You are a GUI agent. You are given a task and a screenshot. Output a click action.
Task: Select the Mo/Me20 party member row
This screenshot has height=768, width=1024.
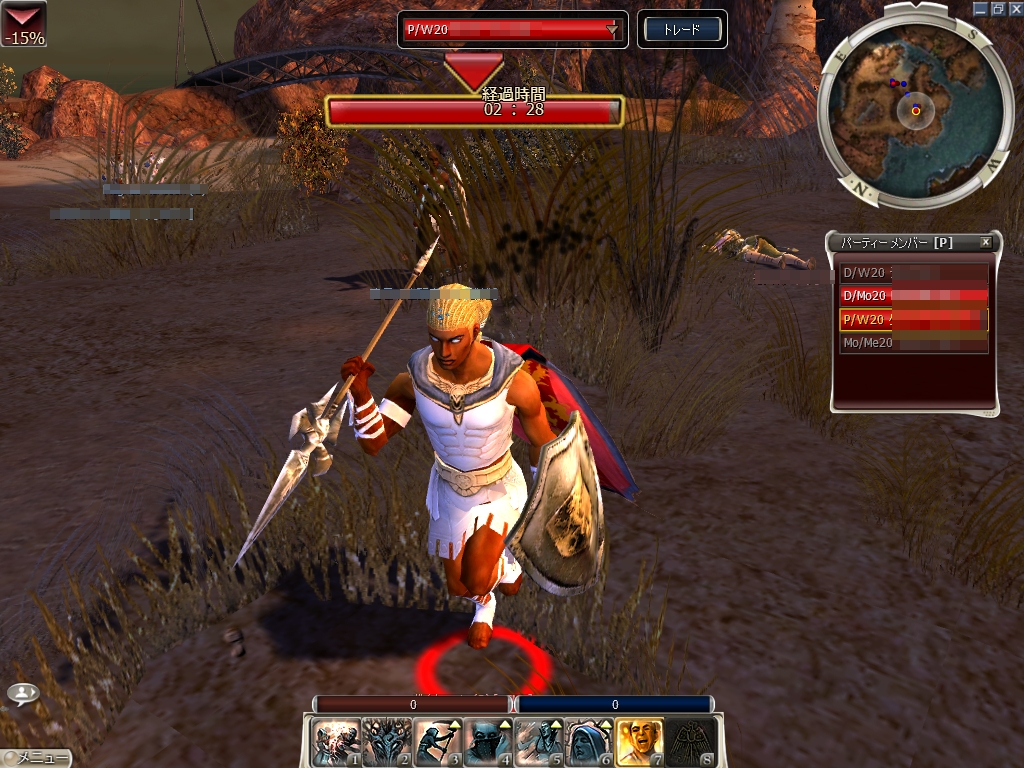pyautogui.click(x=913, y=343)
